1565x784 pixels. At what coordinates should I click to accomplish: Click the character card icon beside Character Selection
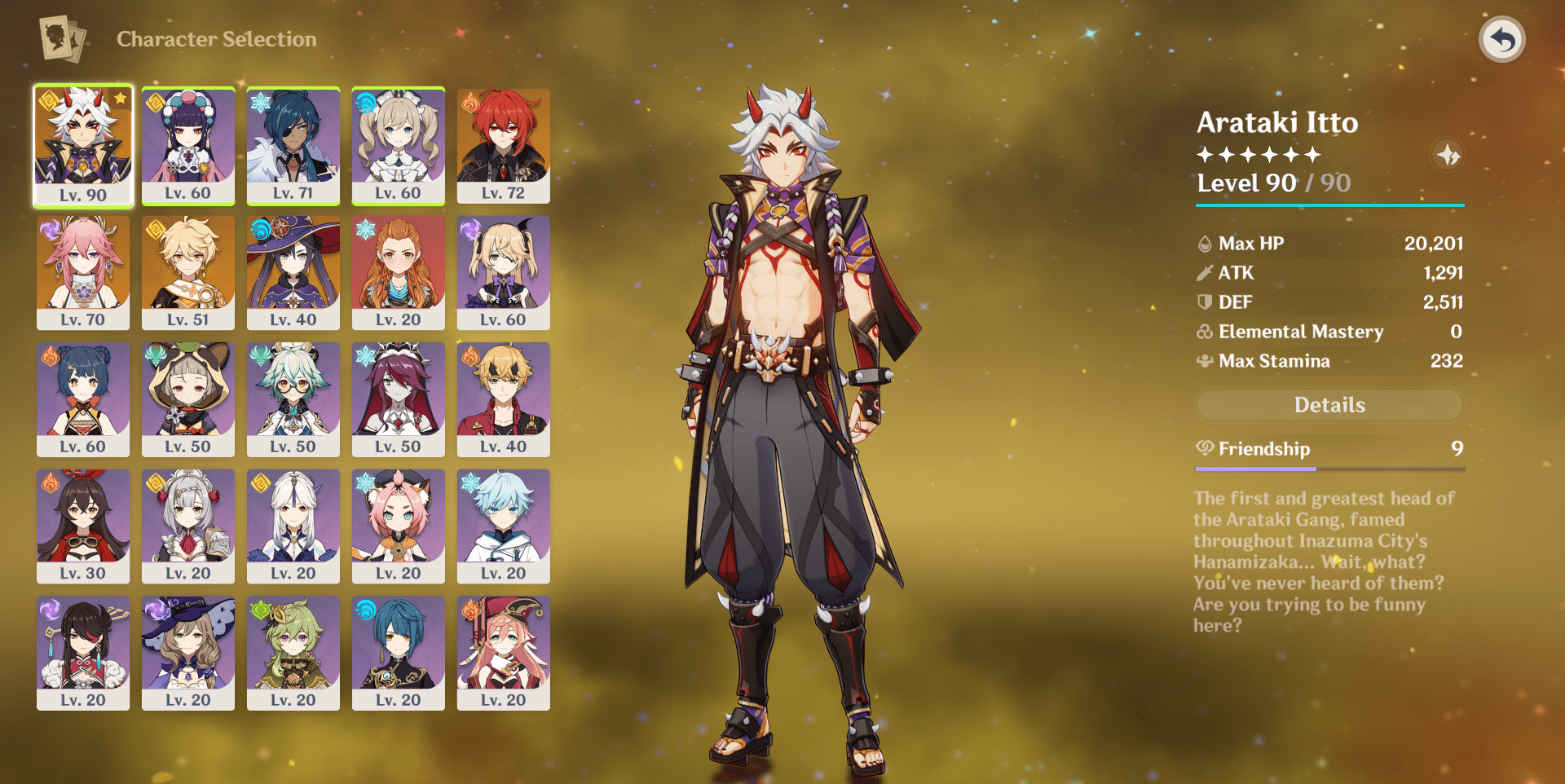57,37
